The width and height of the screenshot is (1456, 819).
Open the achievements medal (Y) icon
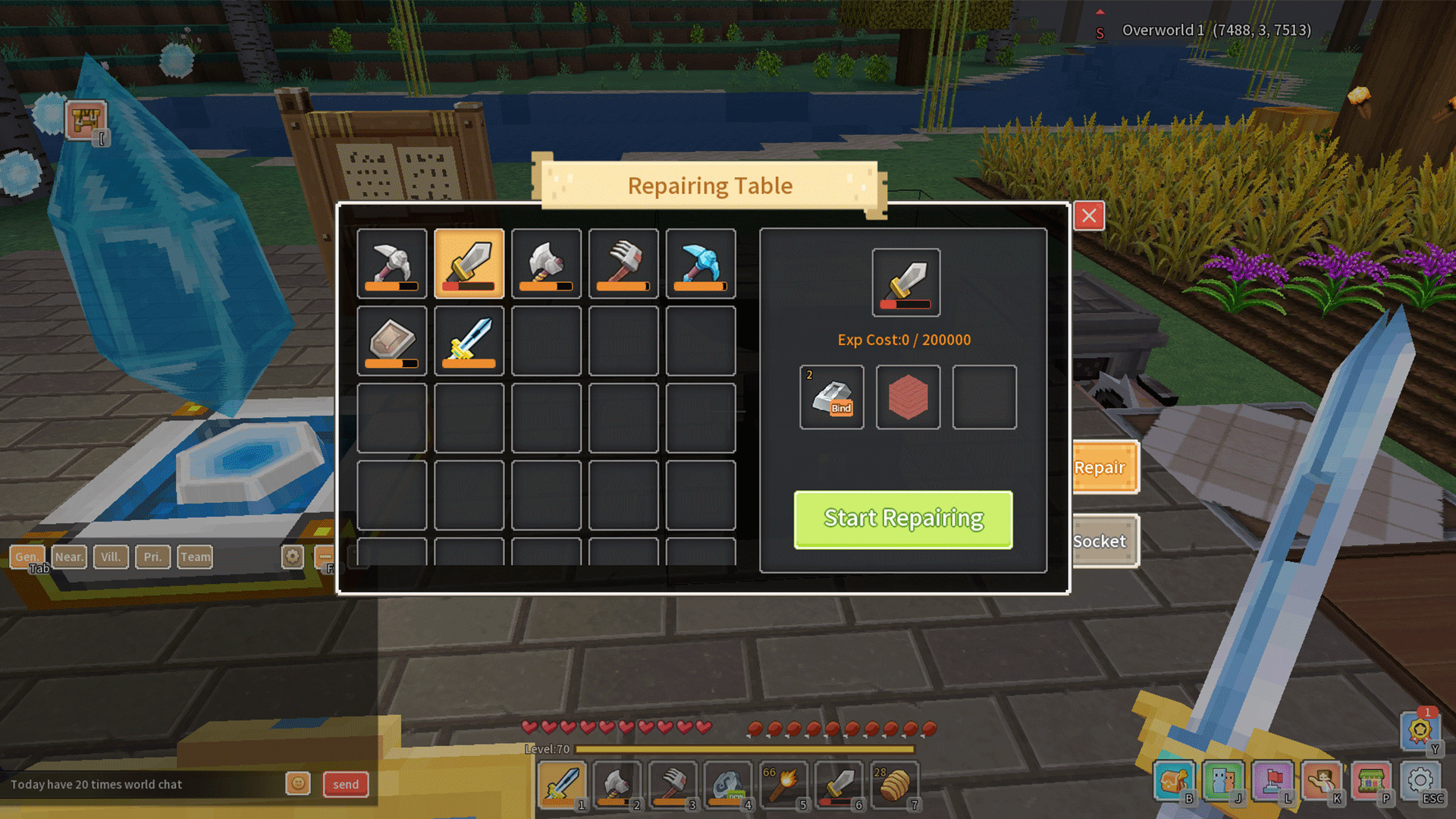(1422, 730)
